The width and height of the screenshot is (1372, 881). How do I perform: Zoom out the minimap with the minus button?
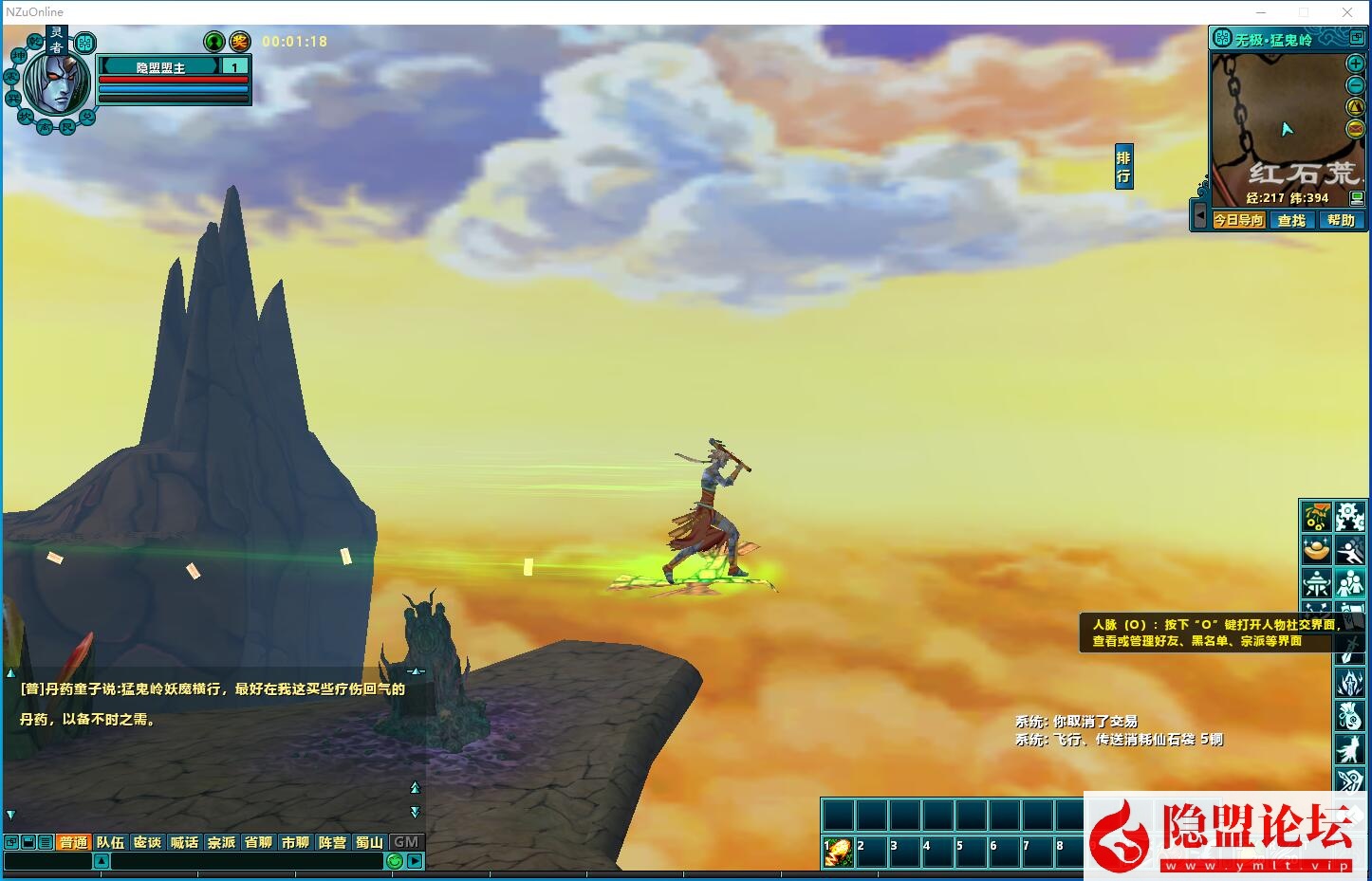tap(1356, 85)
